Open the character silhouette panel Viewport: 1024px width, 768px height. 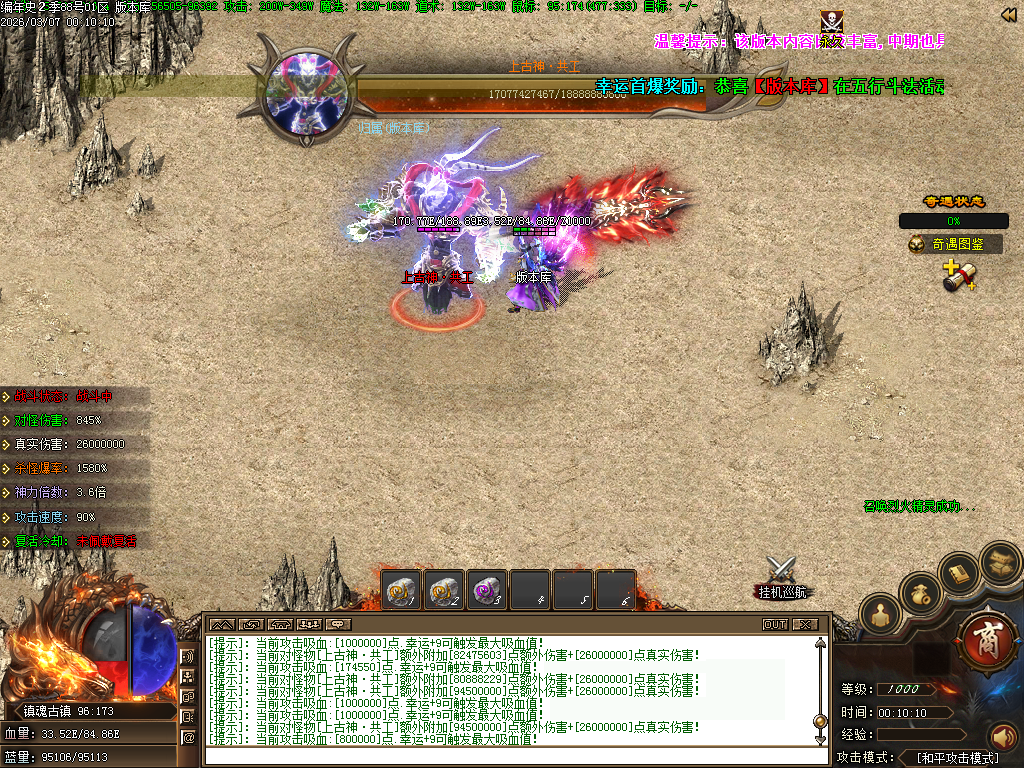point(880,614)
